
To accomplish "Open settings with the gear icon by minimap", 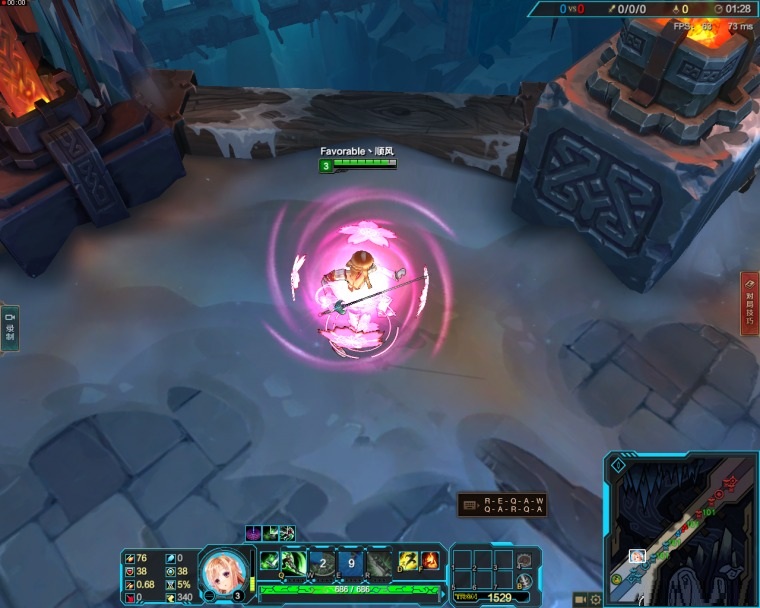I will 596,599.
